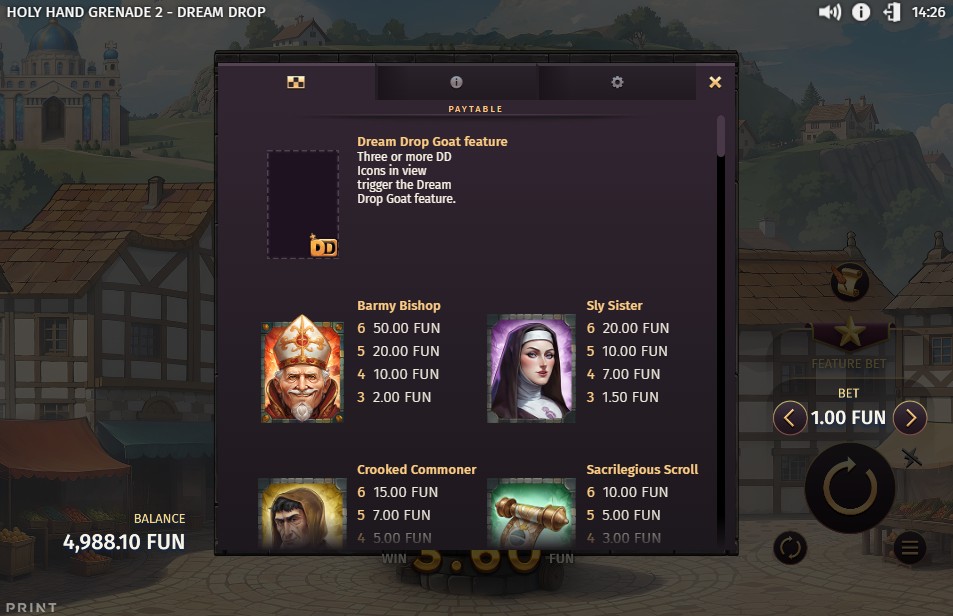The height and width of the screenshot is (616, 953).
Task: Open the game info icon in the top bar
Action: click(860, 12)
